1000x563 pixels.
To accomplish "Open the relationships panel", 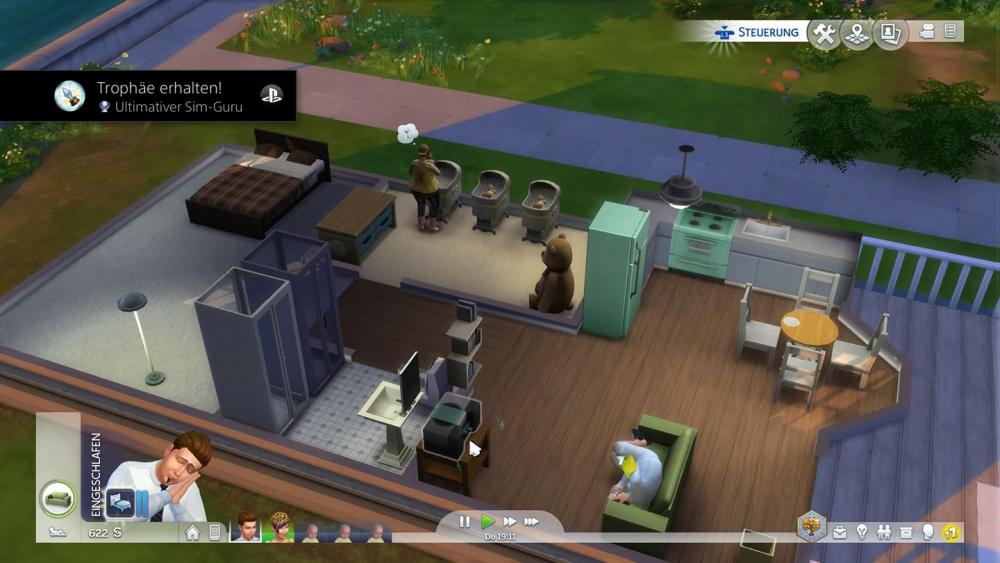I will click(884, 532).
